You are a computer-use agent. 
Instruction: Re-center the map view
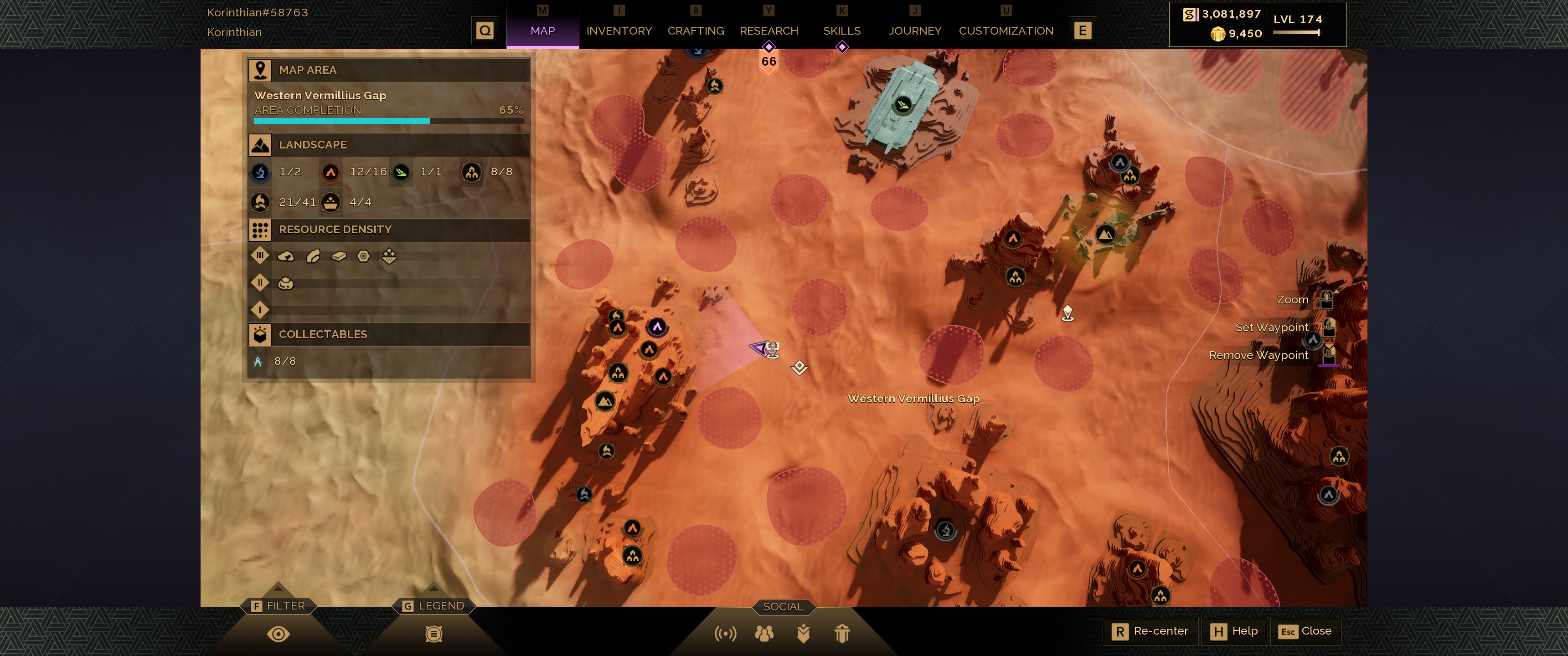pos(1150,631)
